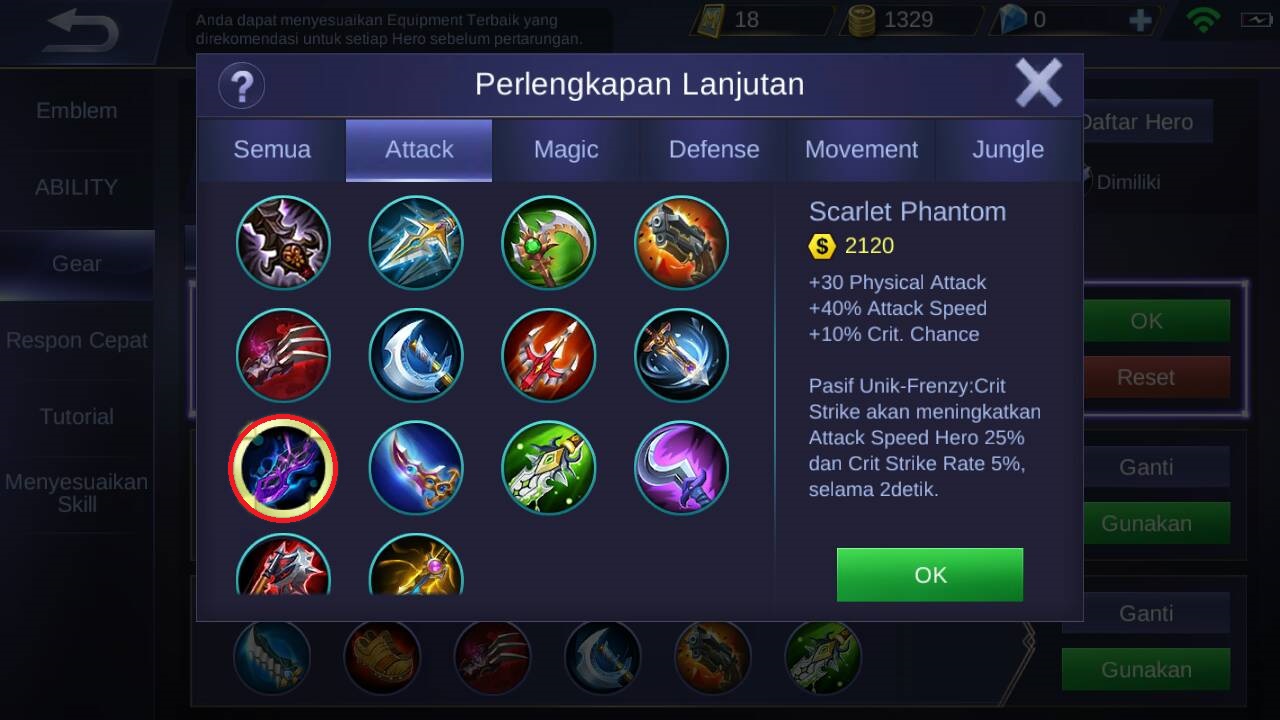Select the highlighted Scarlet Phantom item

283,468
